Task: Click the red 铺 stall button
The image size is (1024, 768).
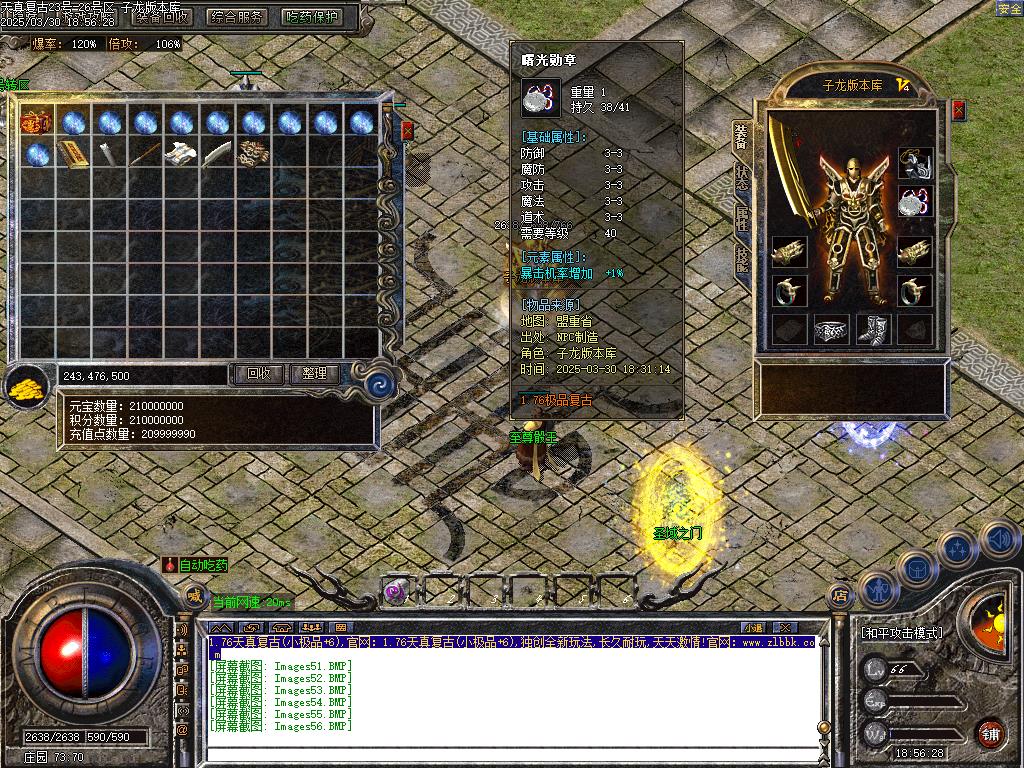Action: [990, 733]
